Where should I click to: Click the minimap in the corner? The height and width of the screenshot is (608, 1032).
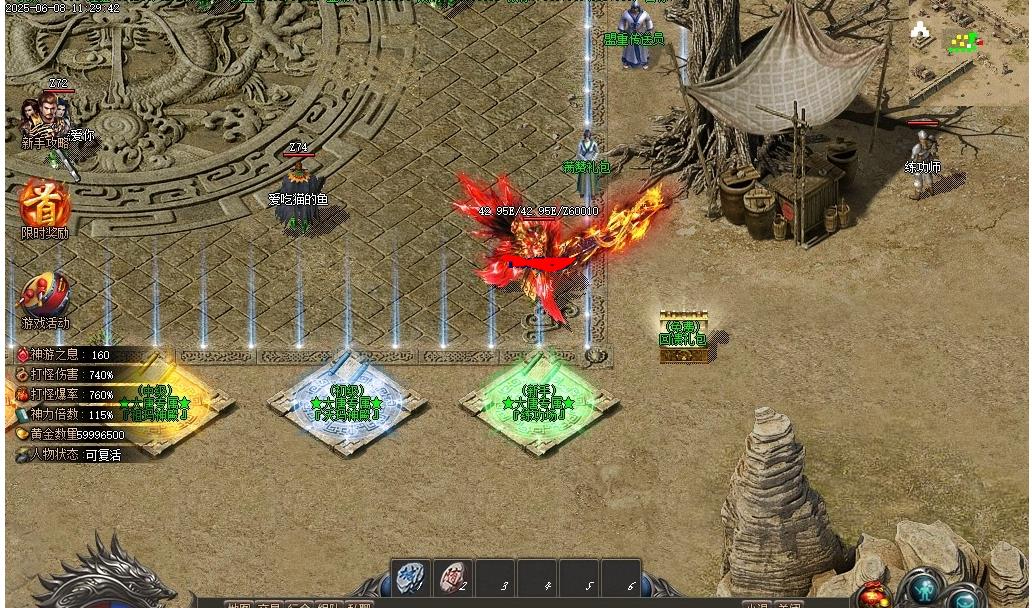pos(965,50)
